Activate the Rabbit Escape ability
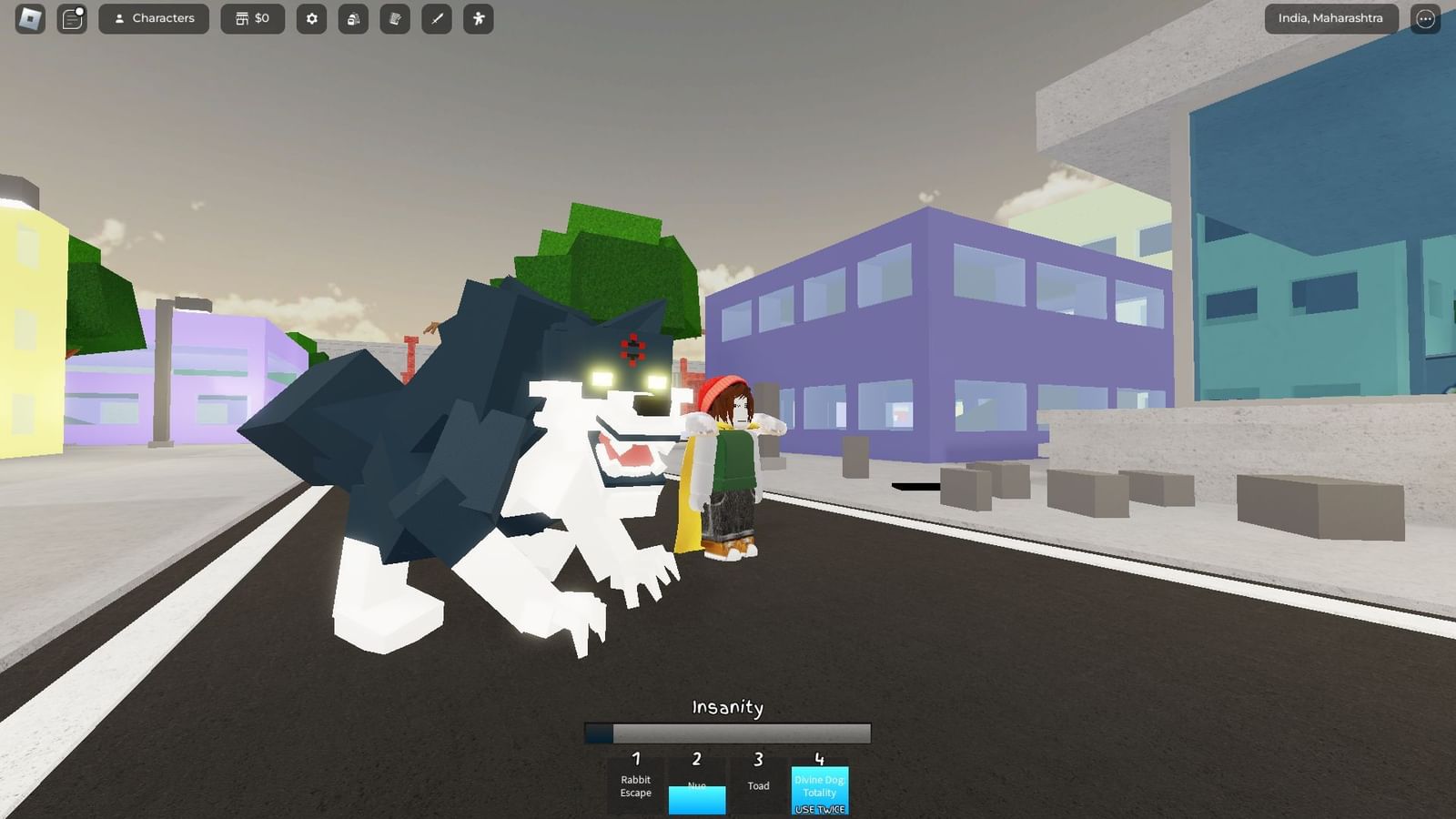1456x819 pixels. 635,786
